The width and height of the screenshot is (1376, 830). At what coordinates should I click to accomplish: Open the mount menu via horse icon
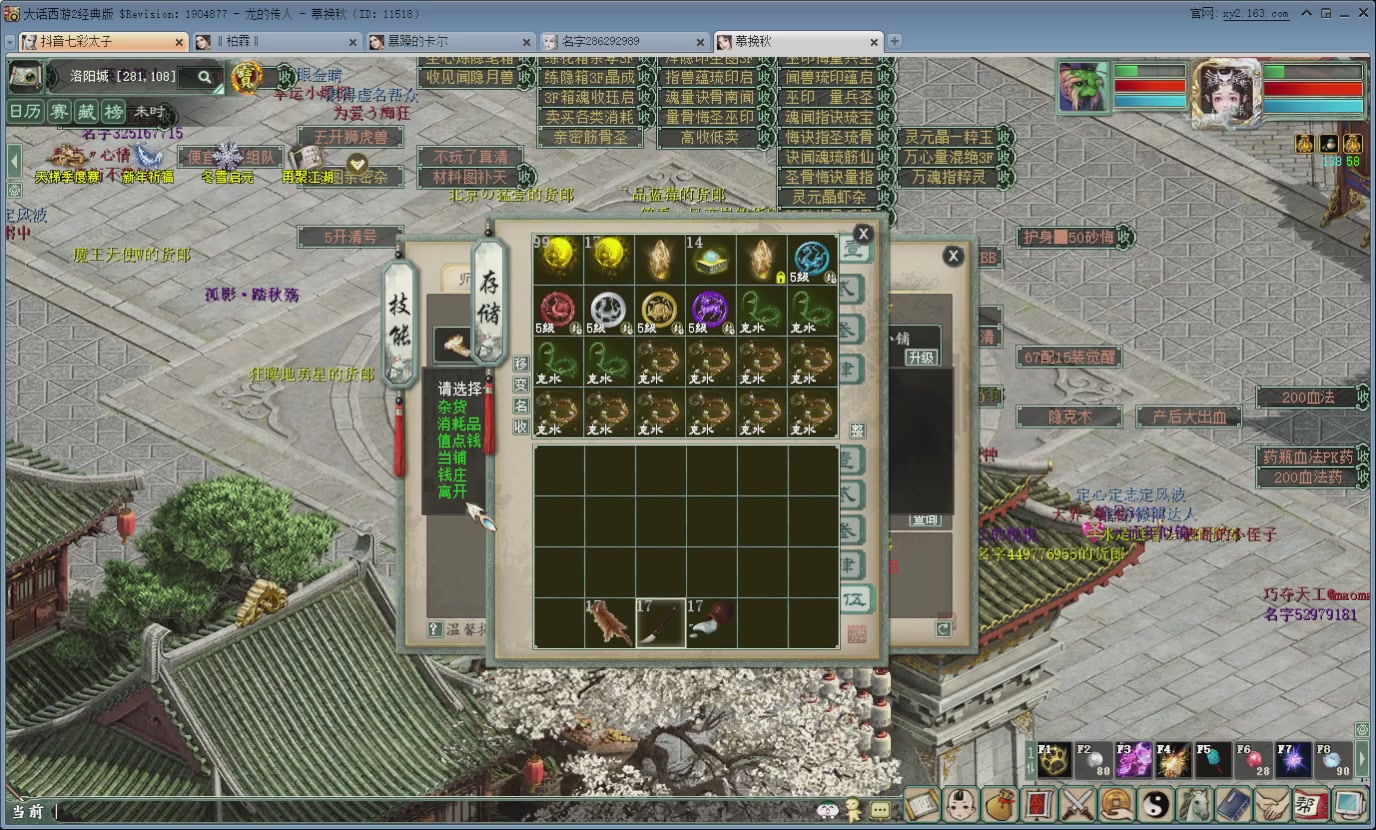[1194, 803]
